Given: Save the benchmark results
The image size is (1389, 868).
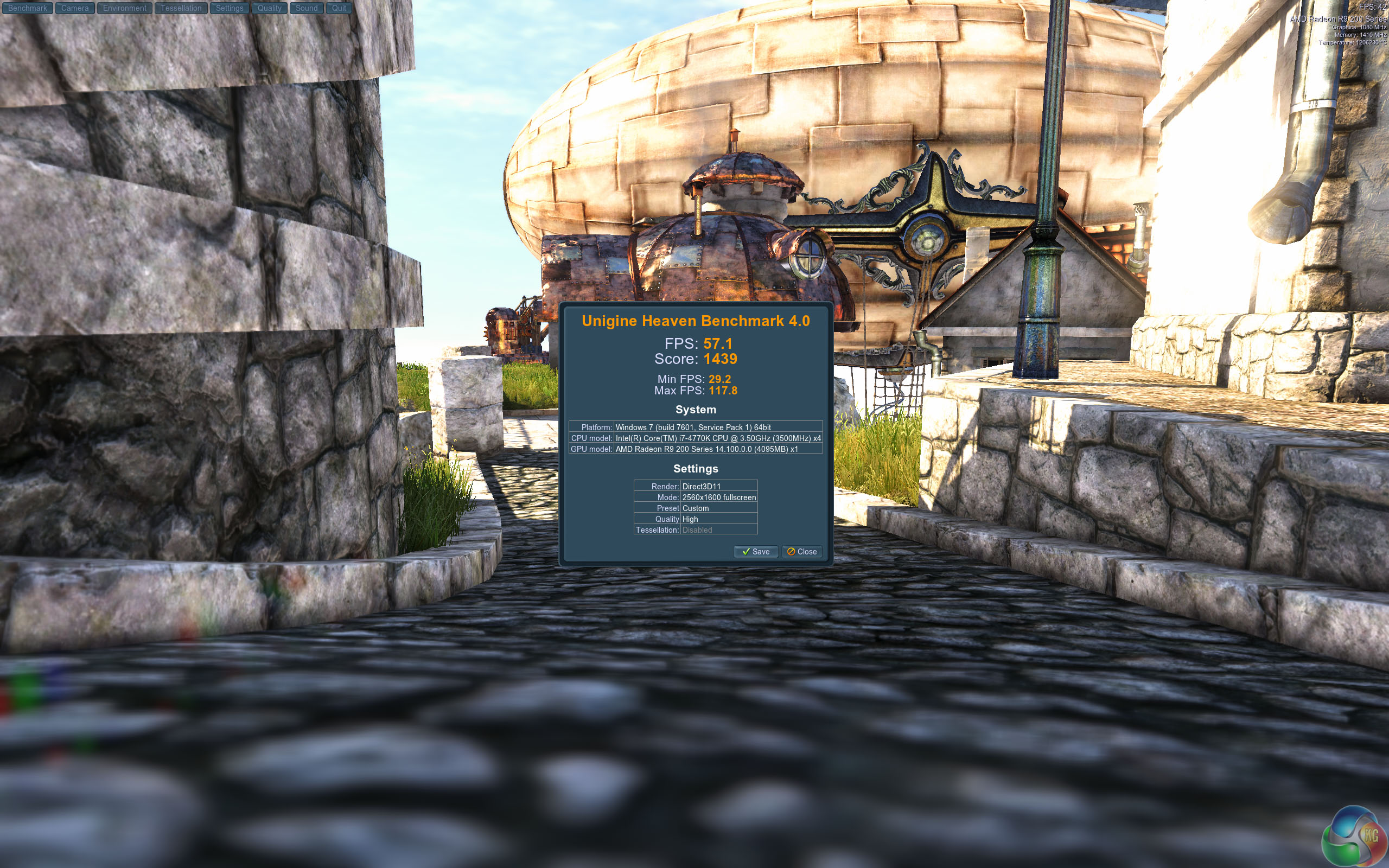Looking at the screenshot, I should (755, 552).
